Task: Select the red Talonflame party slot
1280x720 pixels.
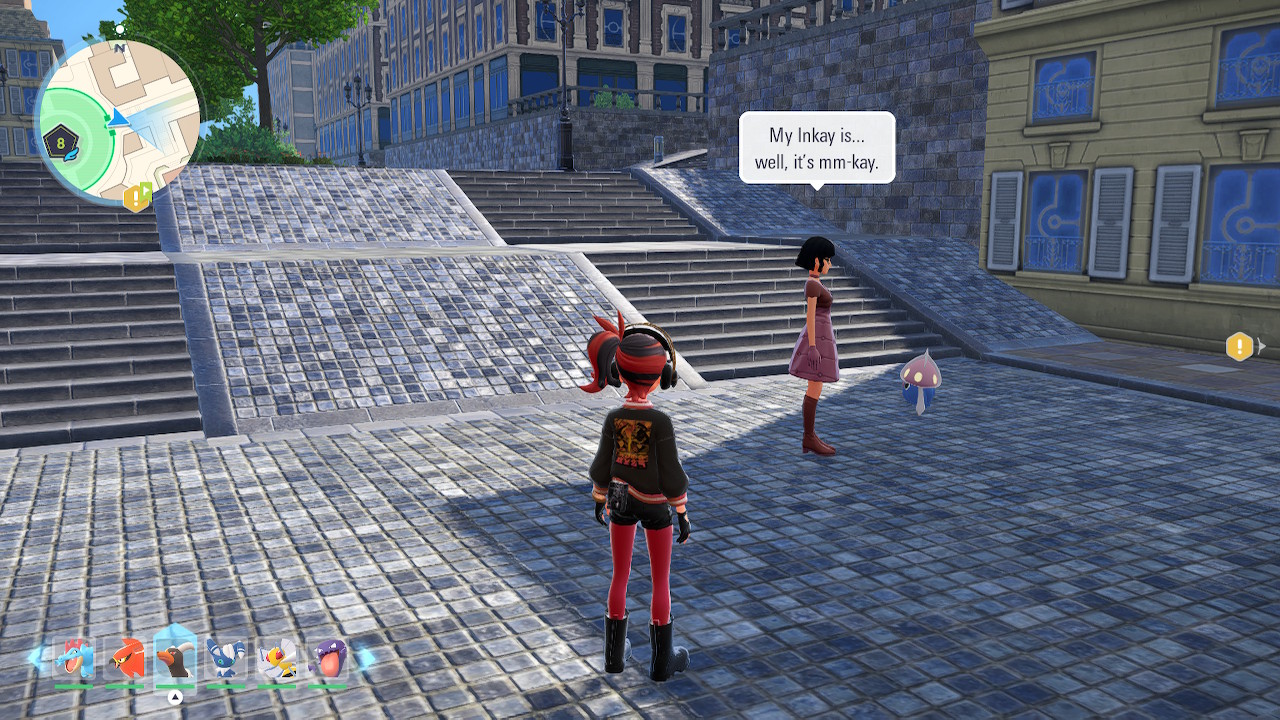Action: [125, 659]
